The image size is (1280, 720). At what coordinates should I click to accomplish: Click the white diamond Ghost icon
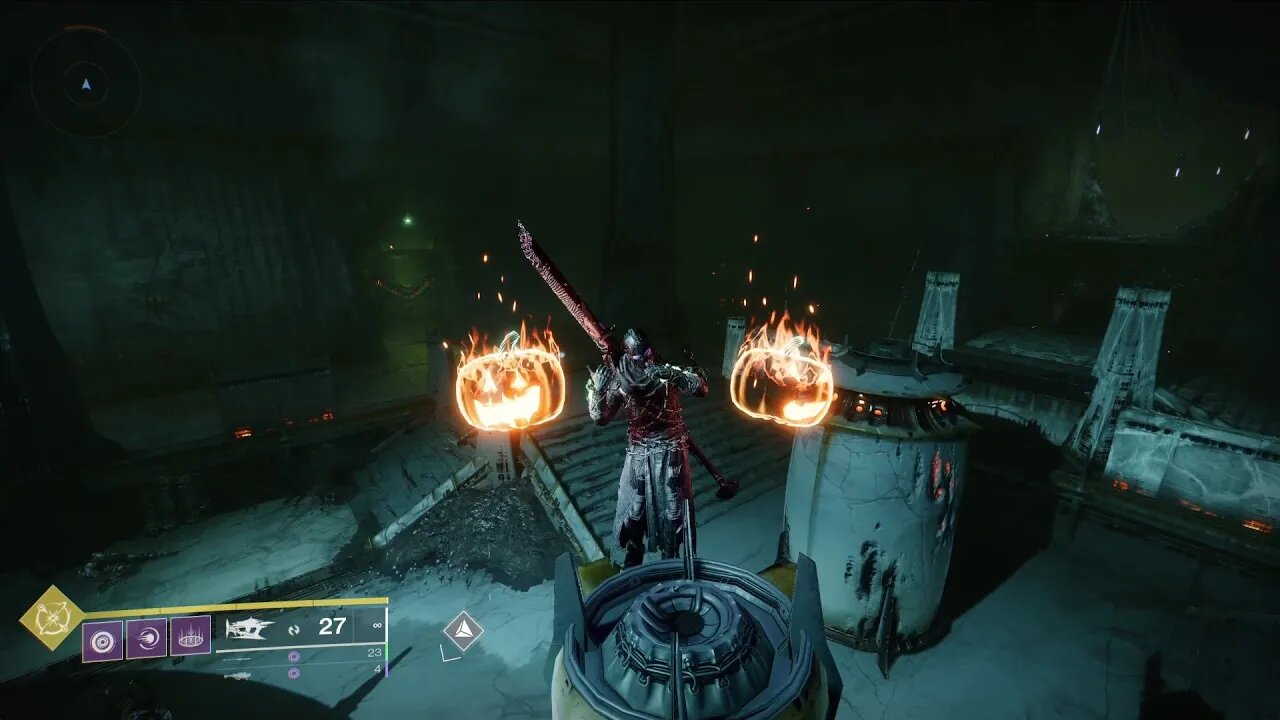click(463, 631)
